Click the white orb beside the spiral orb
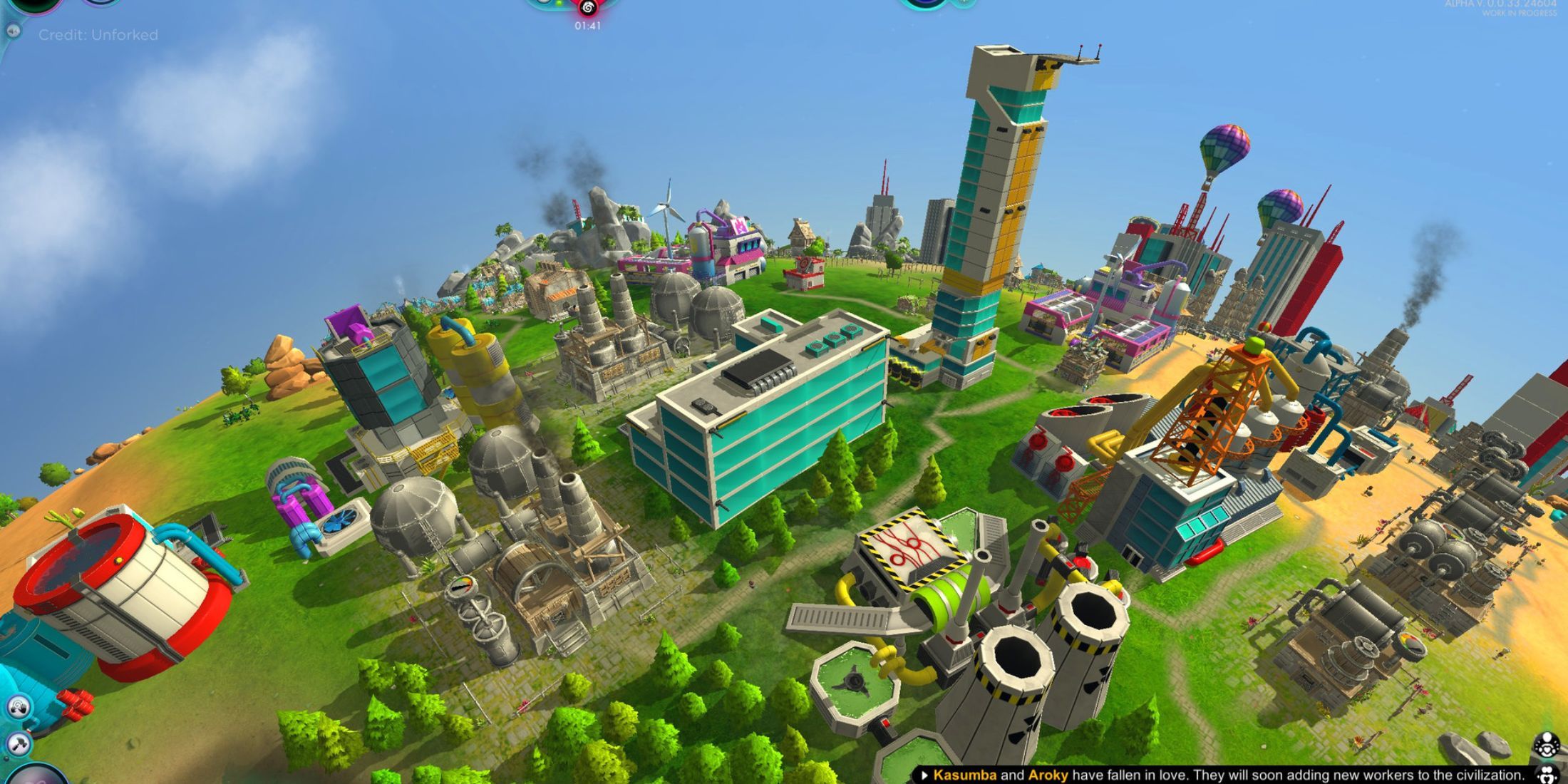Viewport: 1568px width, 784px height. coord(543,3)
